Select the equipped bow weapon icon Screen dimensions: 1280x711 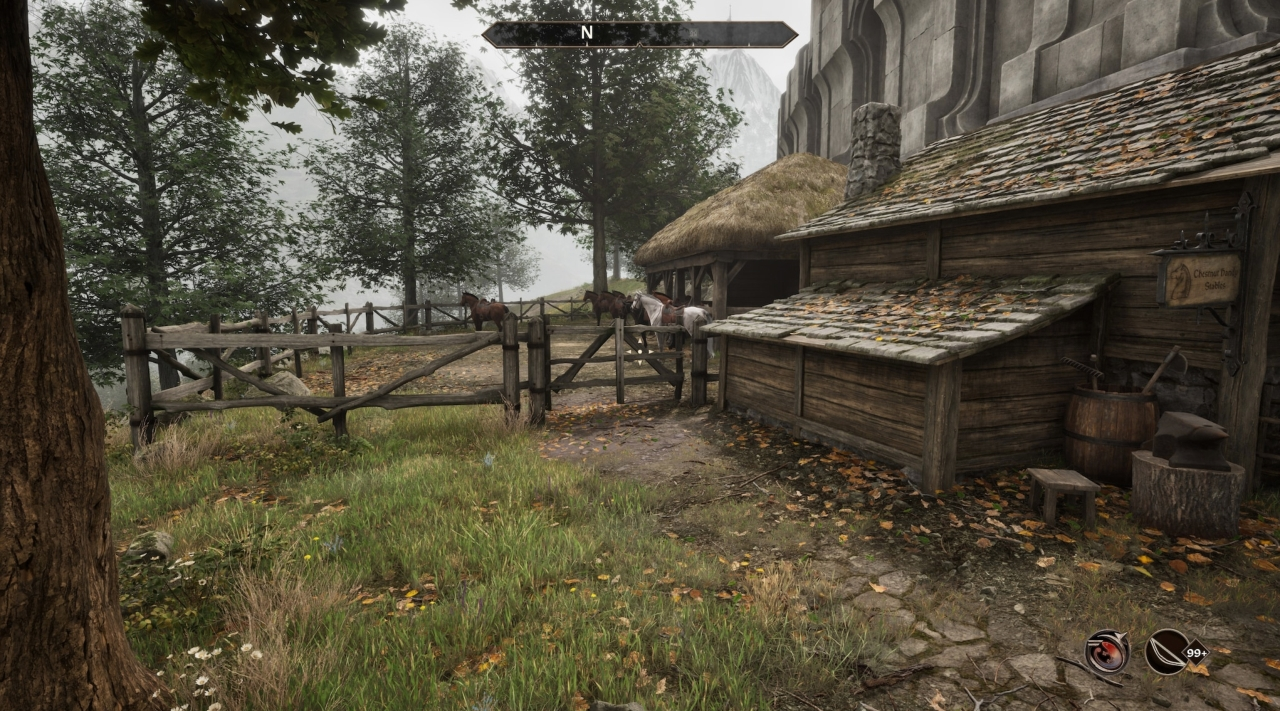(1169, 651)
